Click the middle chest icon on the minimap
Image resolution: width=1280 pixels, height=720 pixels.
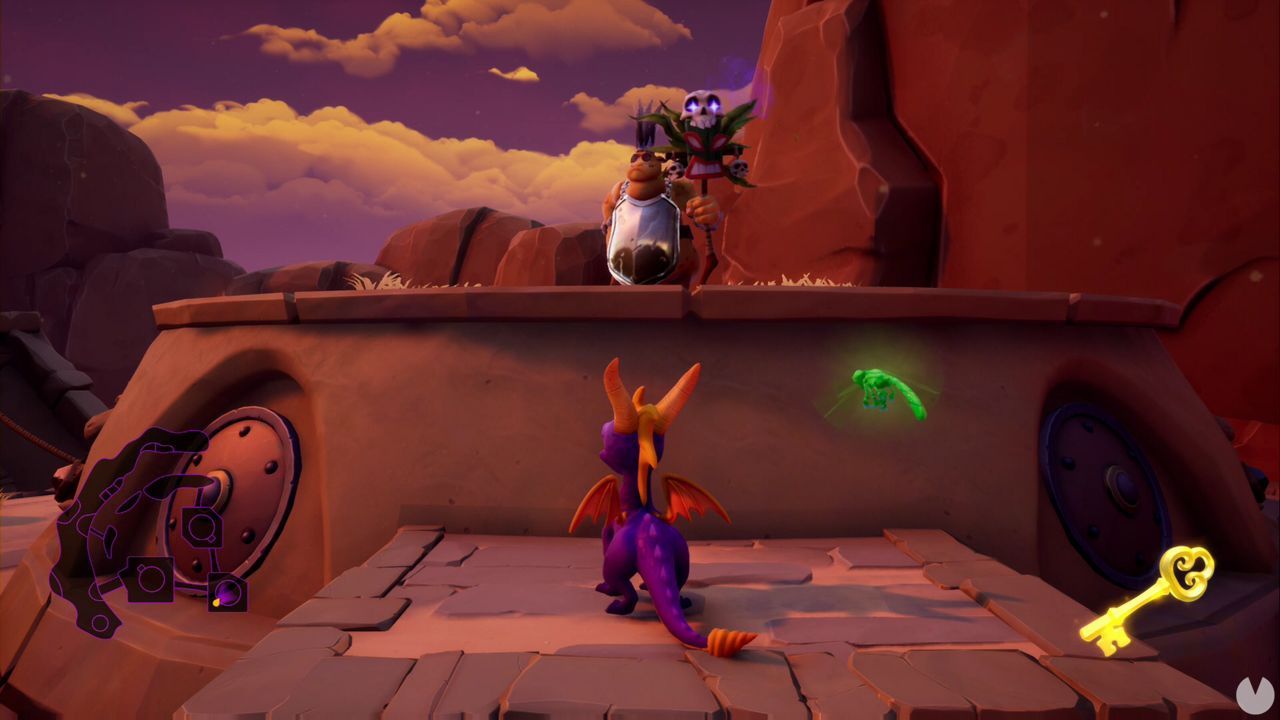pyautogui.click(x=151, y=580)
